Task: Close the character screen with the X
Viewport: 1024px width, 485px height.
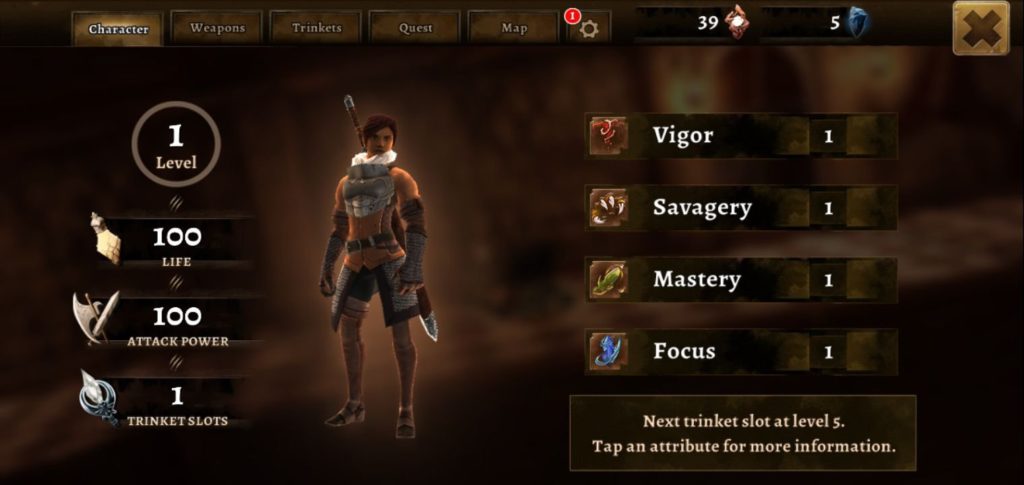Action: 980,28
